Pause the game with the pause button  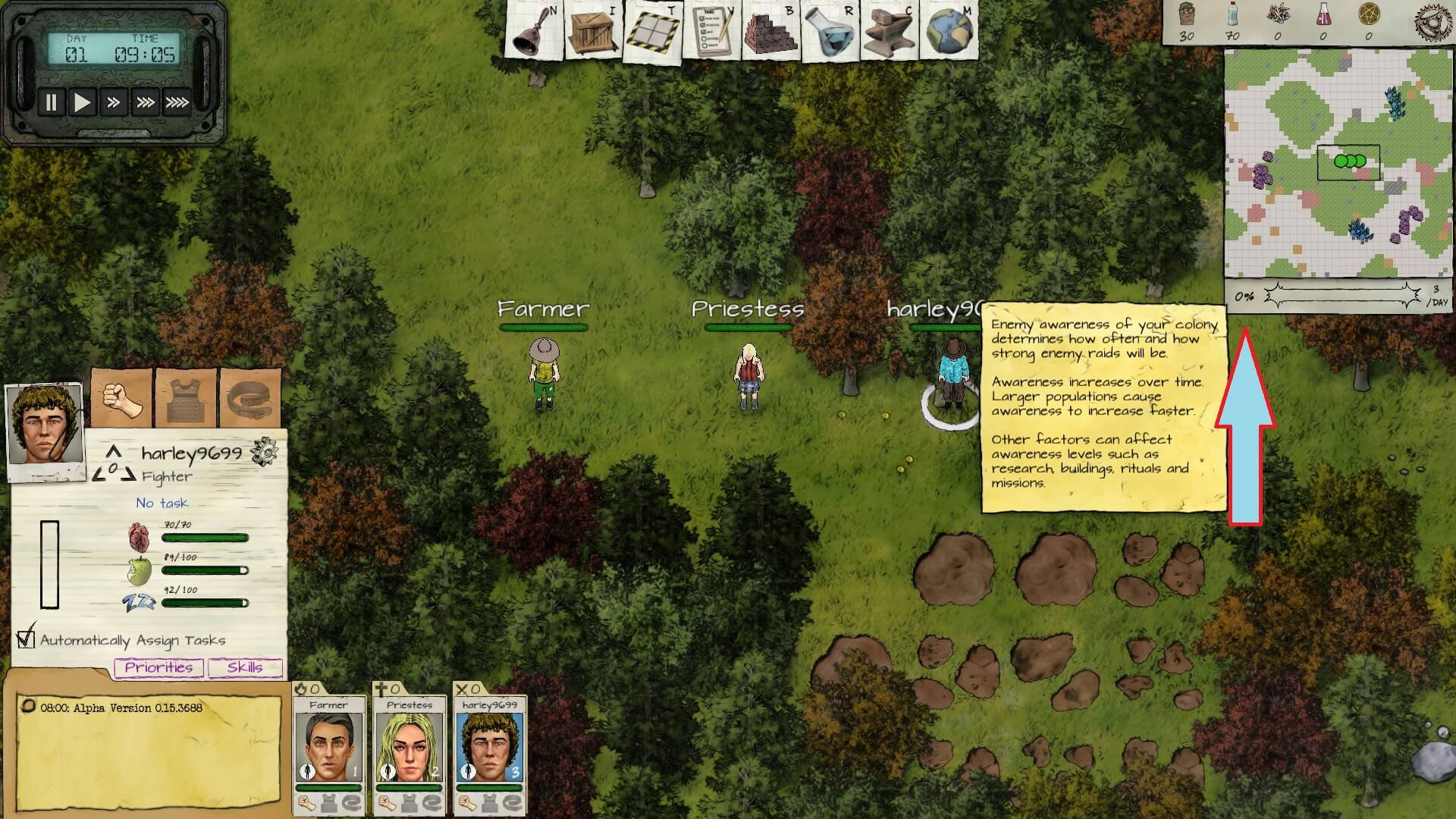tap(51, 102)
